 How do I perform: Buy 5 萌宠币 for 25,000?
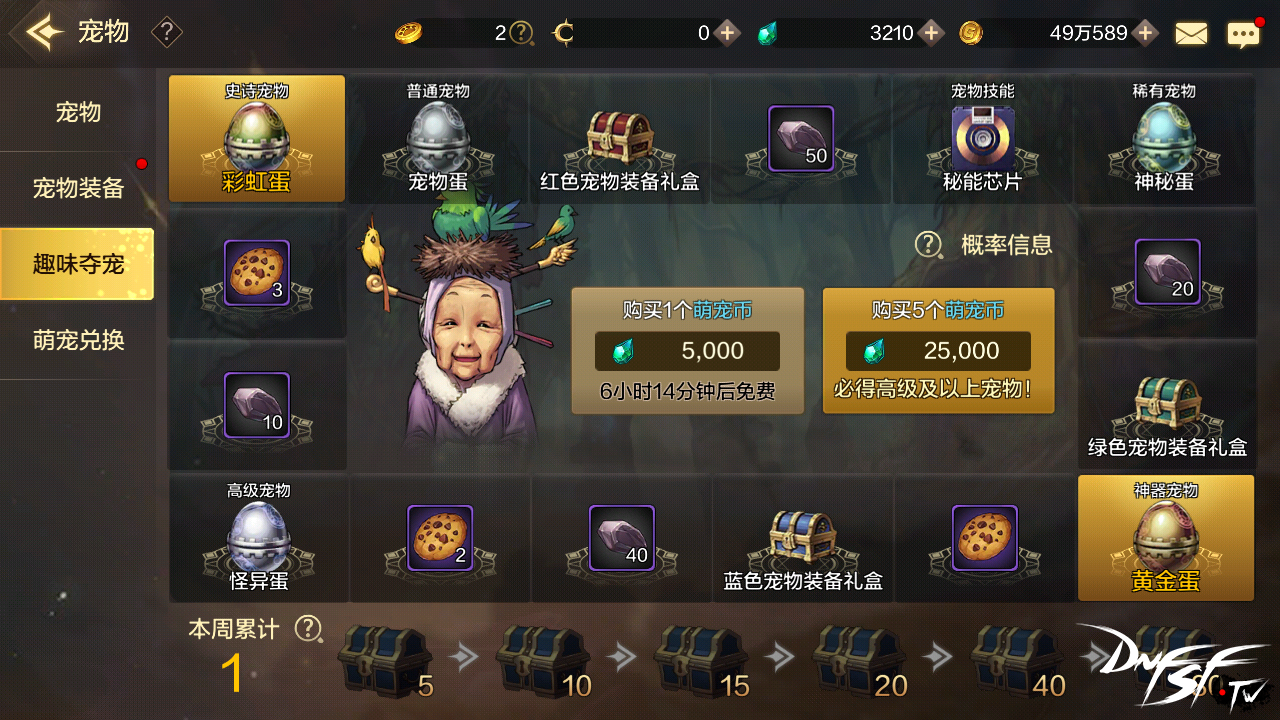[x=938, y=351]
